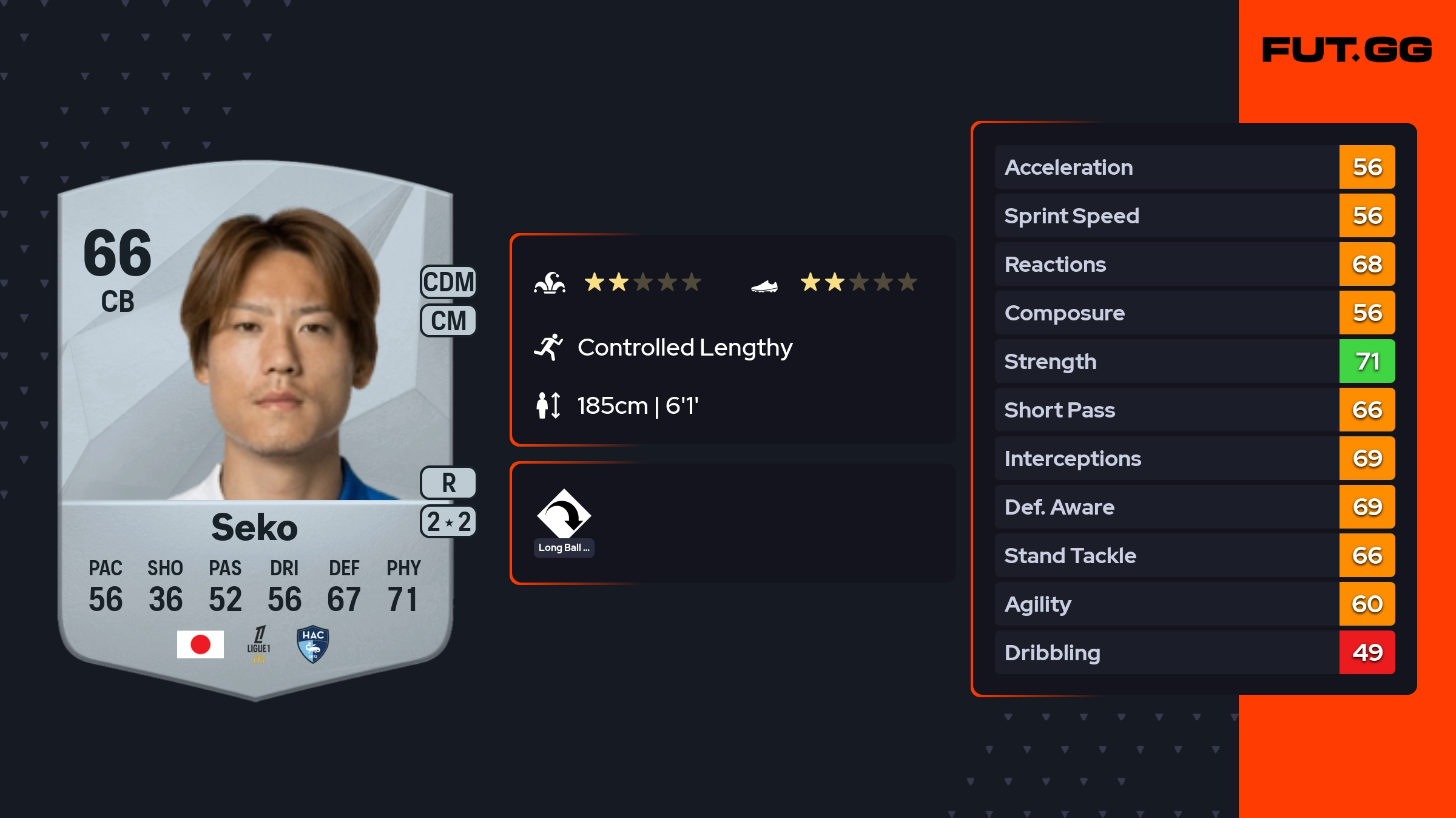Viewport: 1456px width, 818px height.
Task: Click the Interceptions stat row
Action: coord(1194,458)
